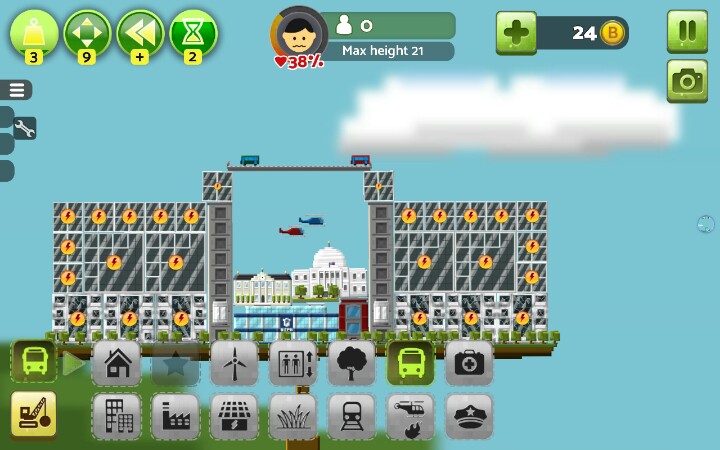
Task: Use the rewind power-up
Action: (140, 33)
